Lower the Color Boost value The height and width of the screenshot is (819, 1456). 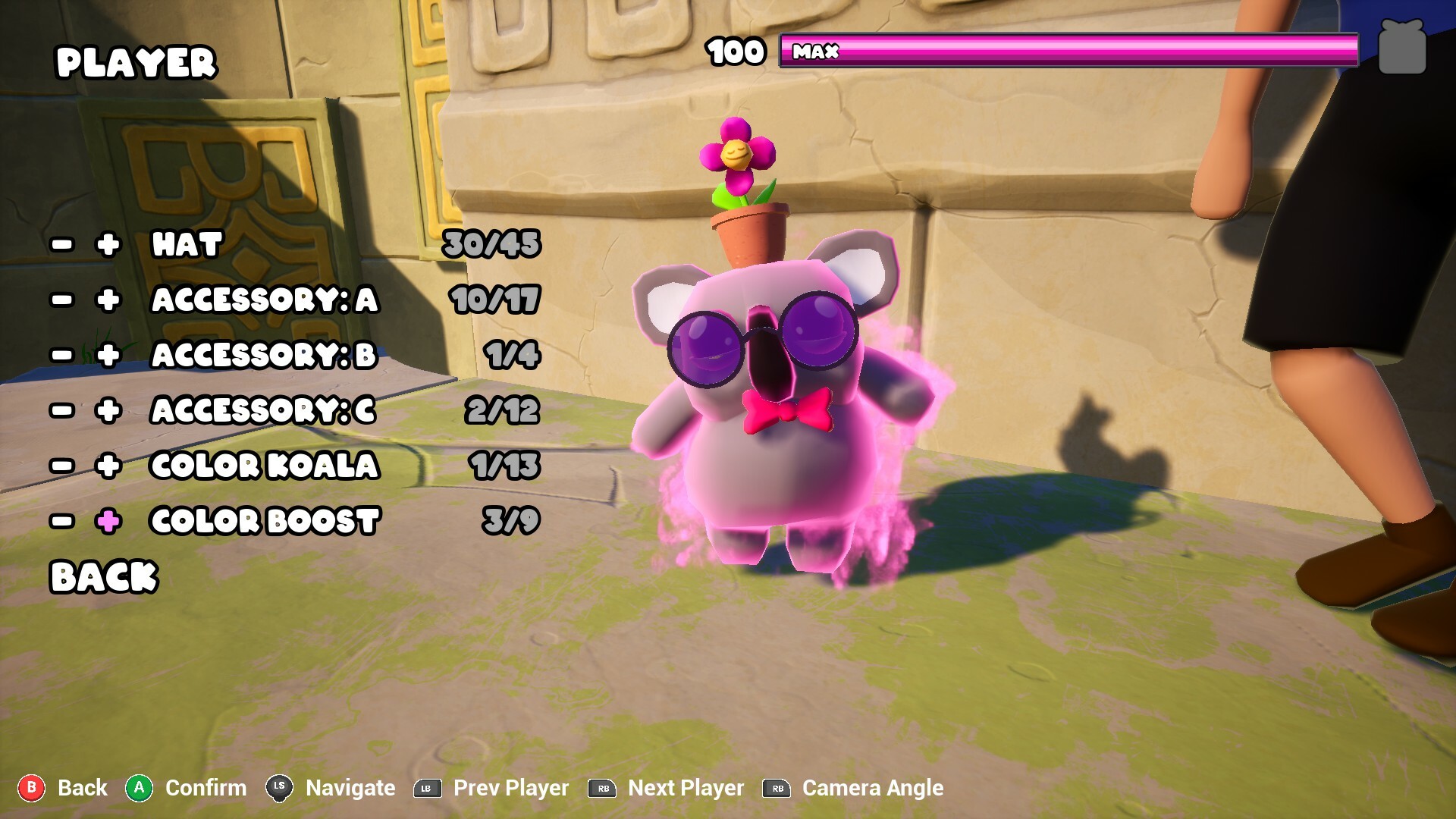pyautogui.click(x=62, y=521)
